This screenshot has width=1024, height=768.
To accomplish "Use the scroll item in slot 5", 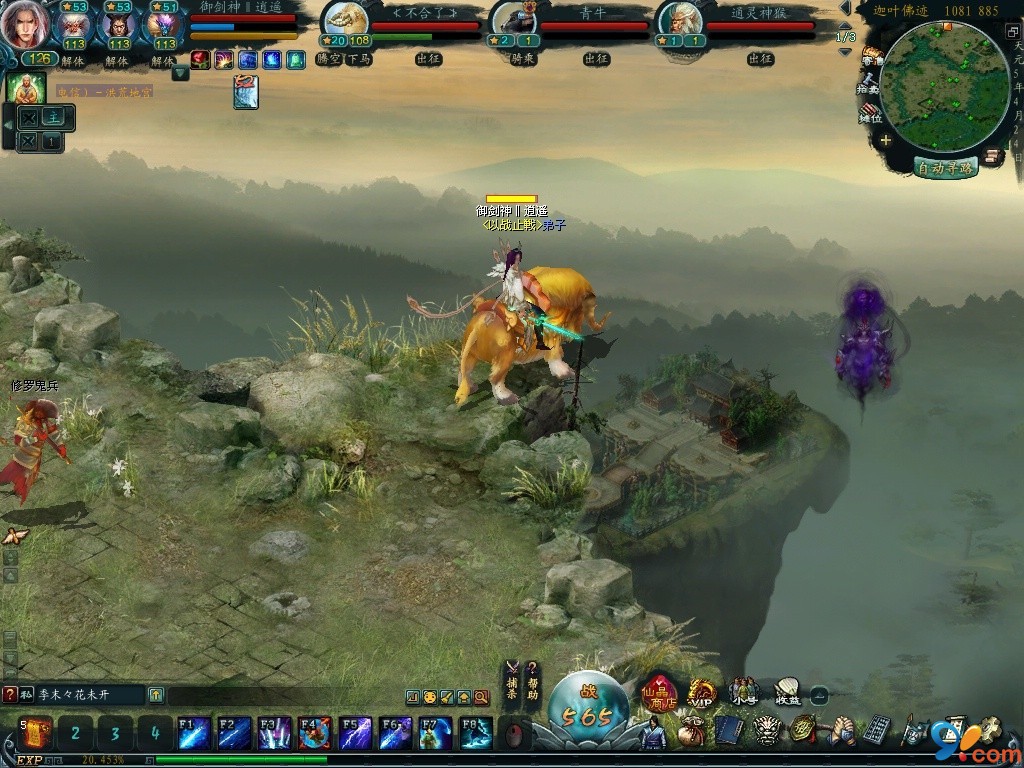I will (x=37, y=732).
